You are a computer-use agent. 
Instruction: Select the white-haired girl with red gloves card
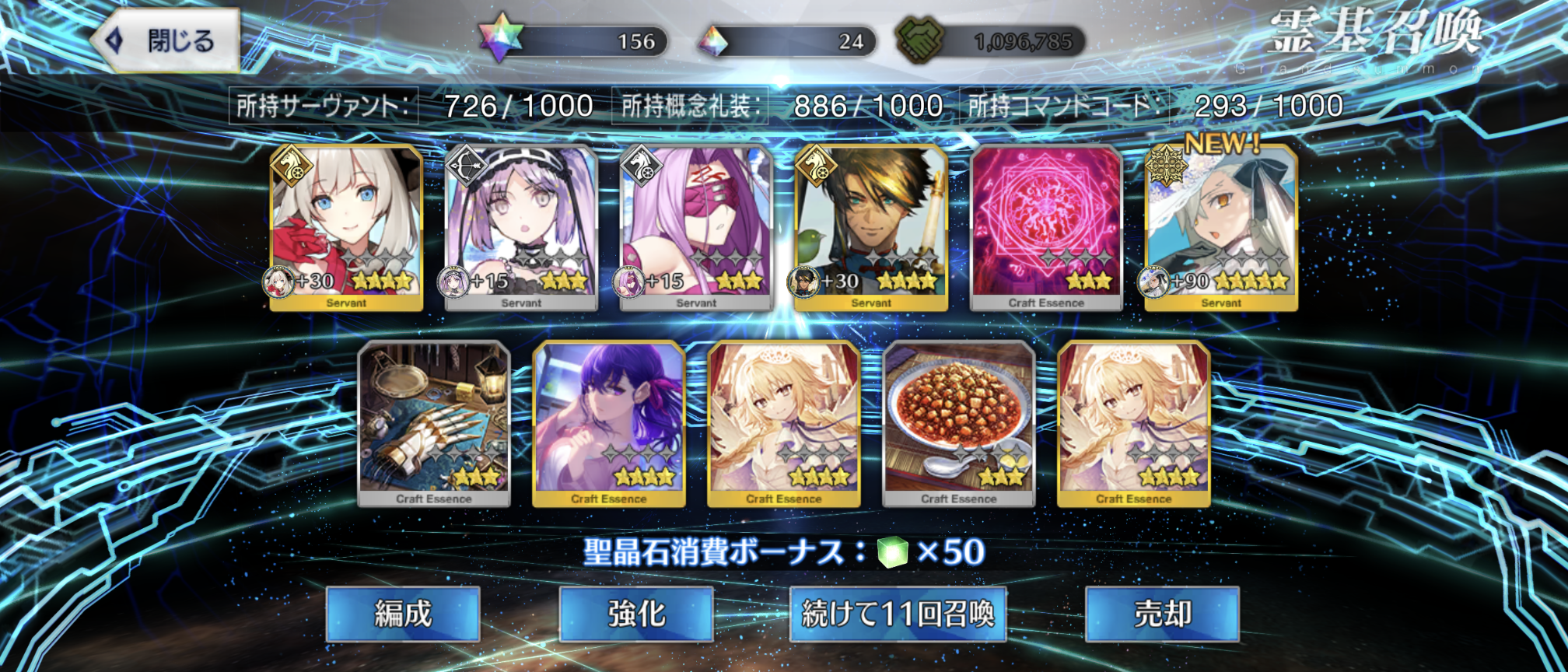coord(346,228)
